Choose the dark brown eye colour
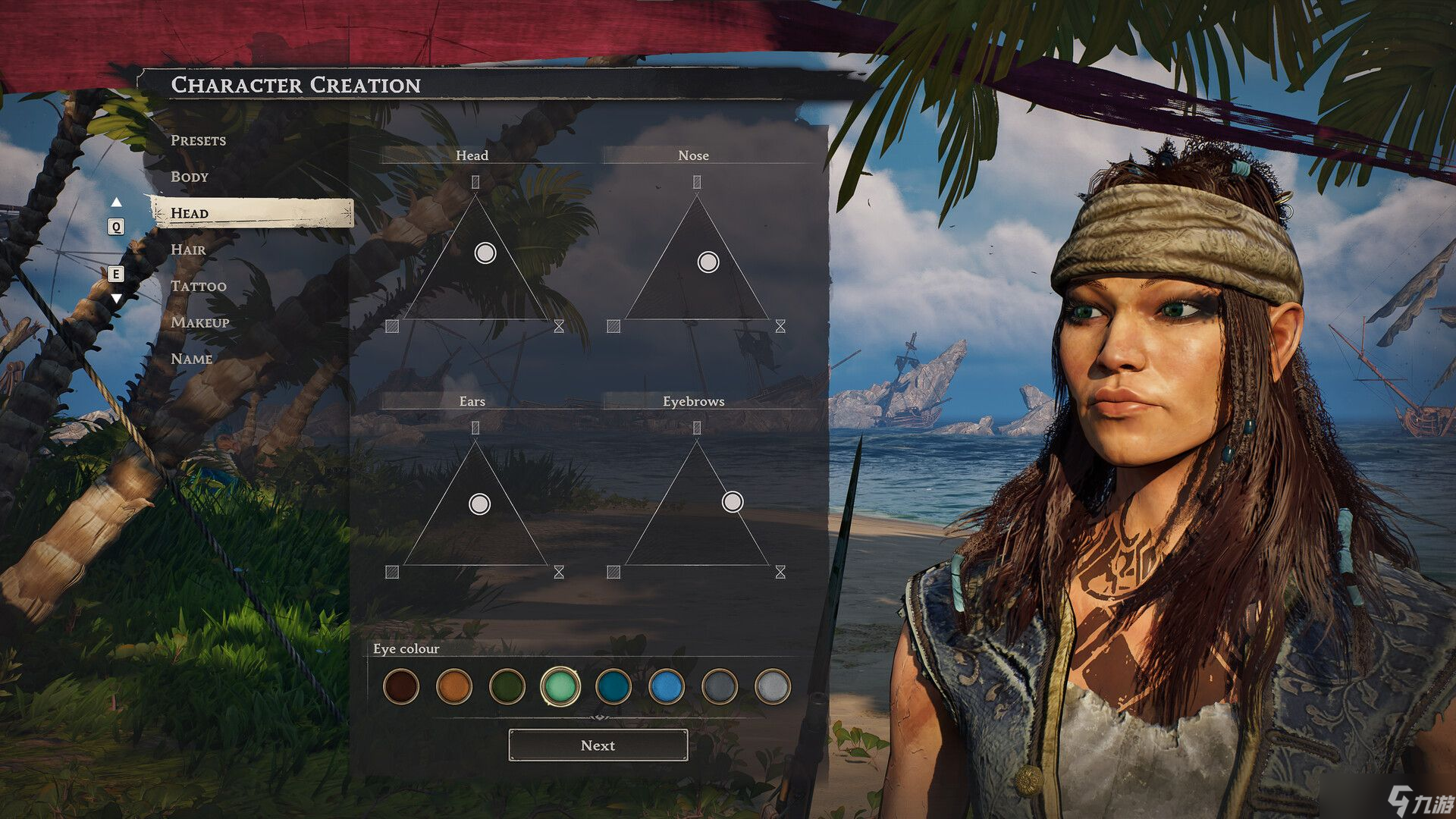The height and width of the screenshot is (819, 1456). tap(401, 686)
